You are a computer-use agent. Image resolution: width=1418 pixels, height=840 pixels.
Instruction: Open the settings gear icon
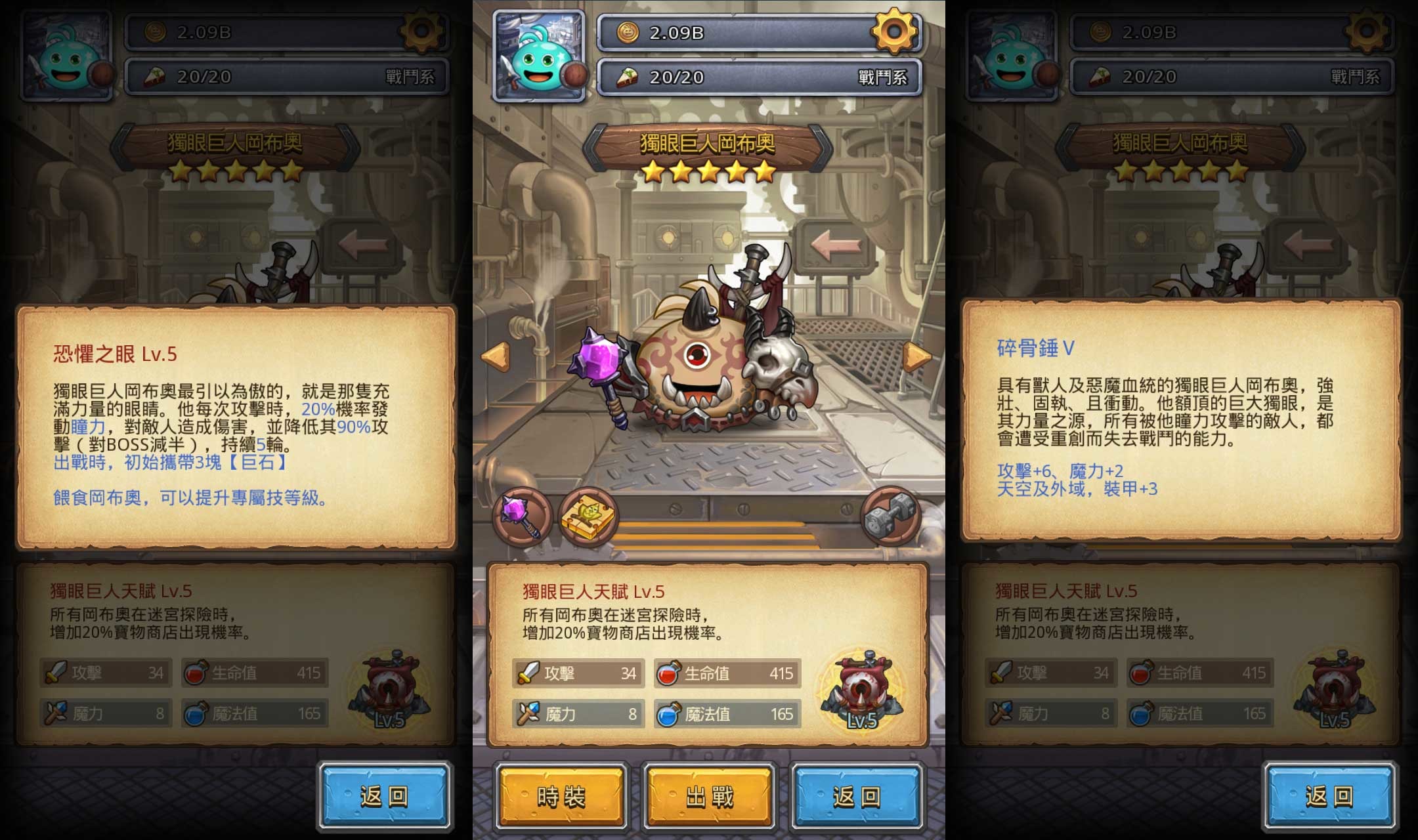click(x=897, y=31)
